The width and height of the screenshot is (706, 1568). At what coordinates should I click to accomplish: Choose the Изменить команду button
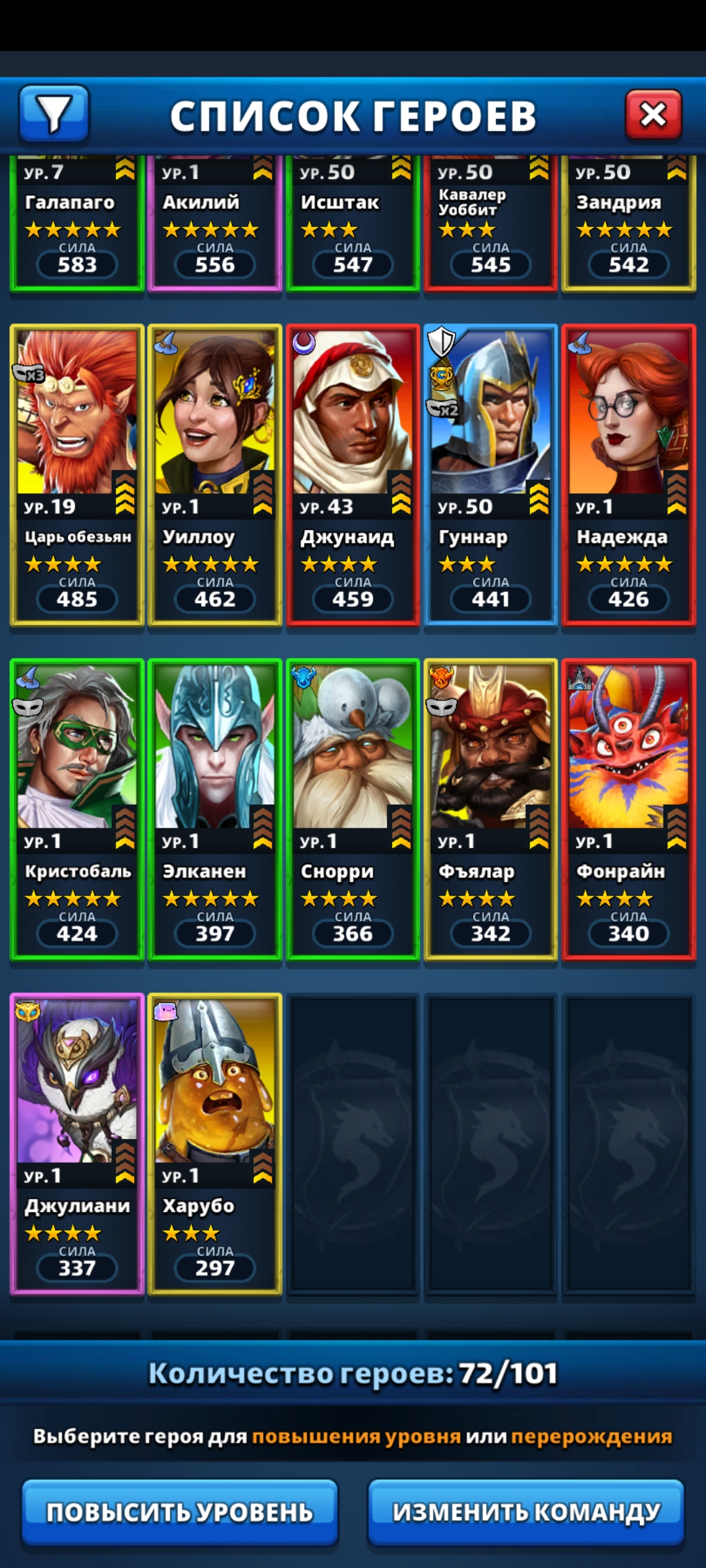pyautogui.click(x=526, y=1512)
